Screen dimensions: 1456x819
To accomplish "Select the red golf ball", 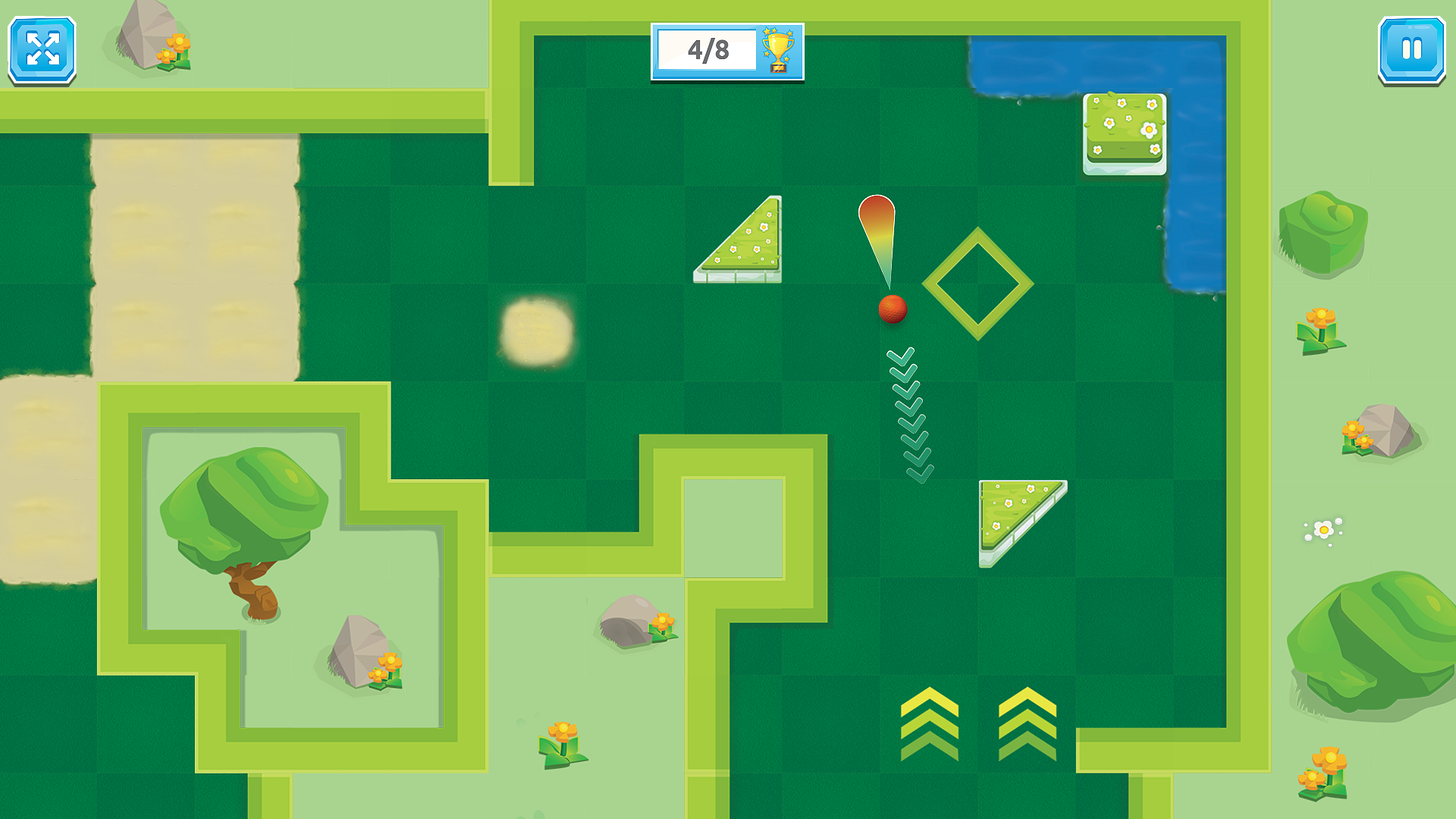I will pos(893,309).
